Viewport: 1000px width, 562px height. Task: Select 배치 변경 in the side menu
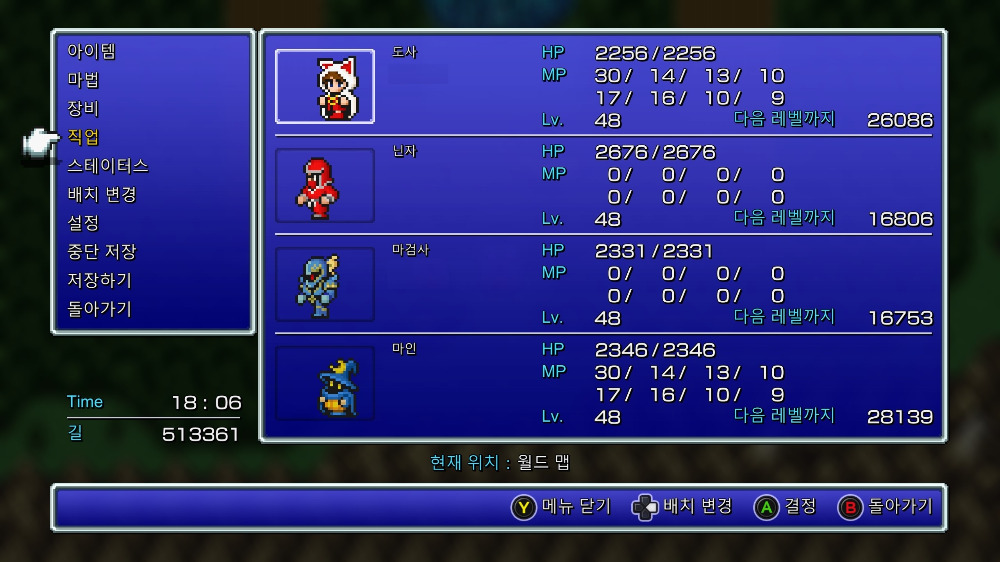click(102, 194)
